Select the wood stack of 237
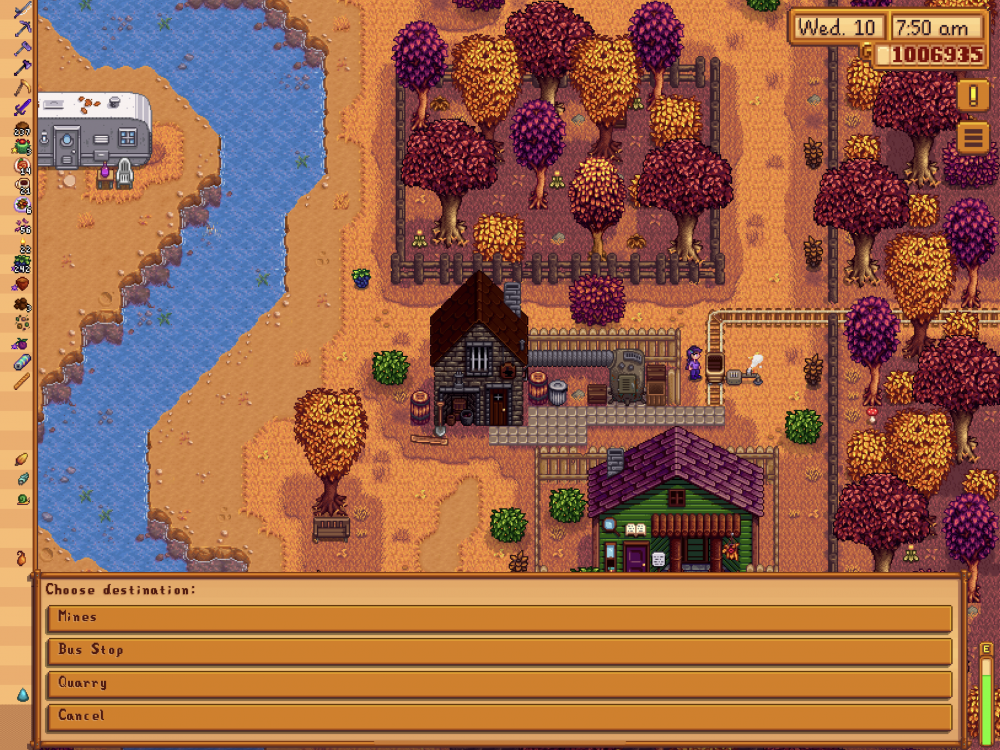The width and height of the screenshot is (1000, 750). (x=22, y=128)
